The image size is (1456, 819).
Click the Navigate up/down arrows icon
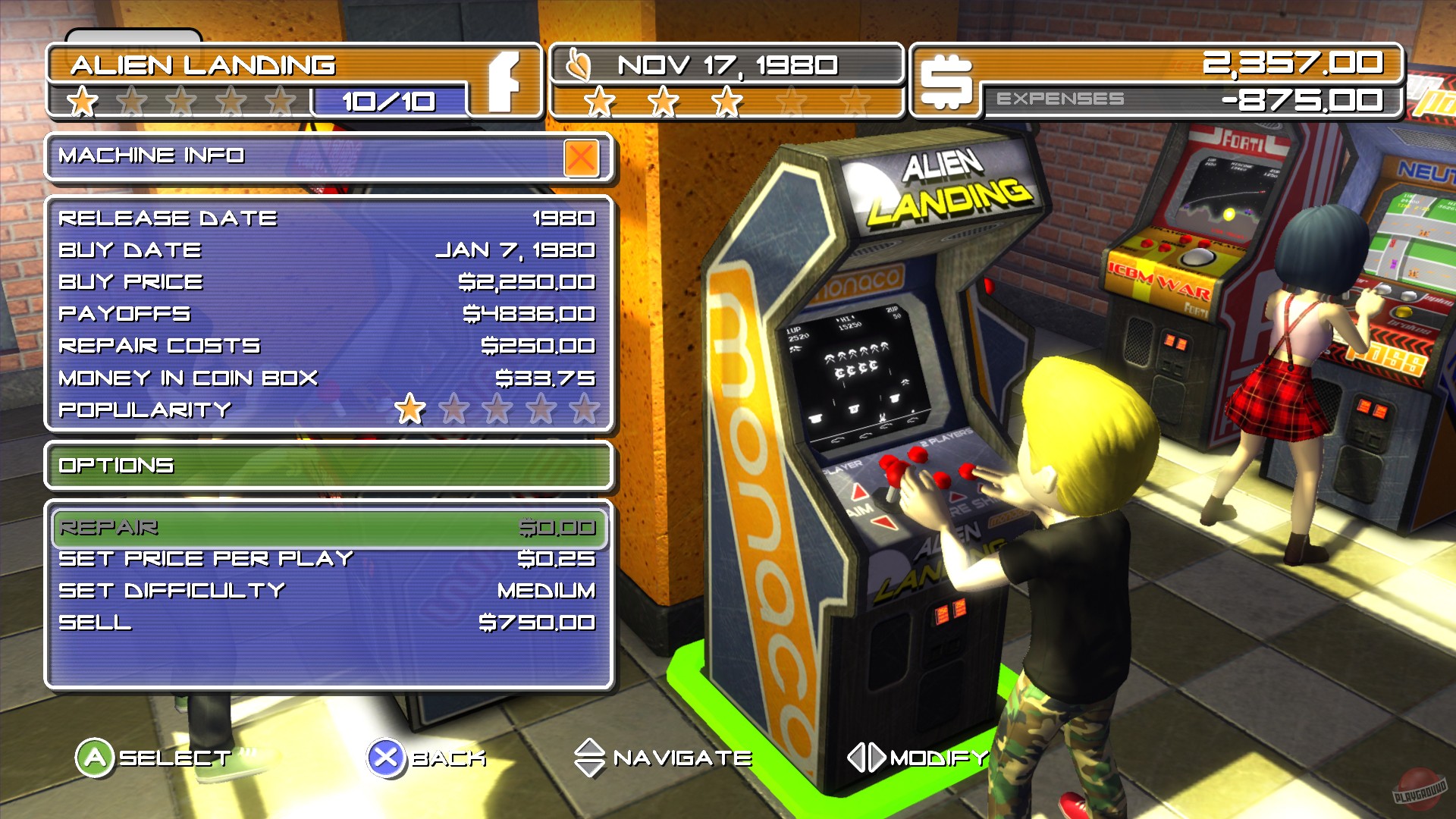pos(590,756)
